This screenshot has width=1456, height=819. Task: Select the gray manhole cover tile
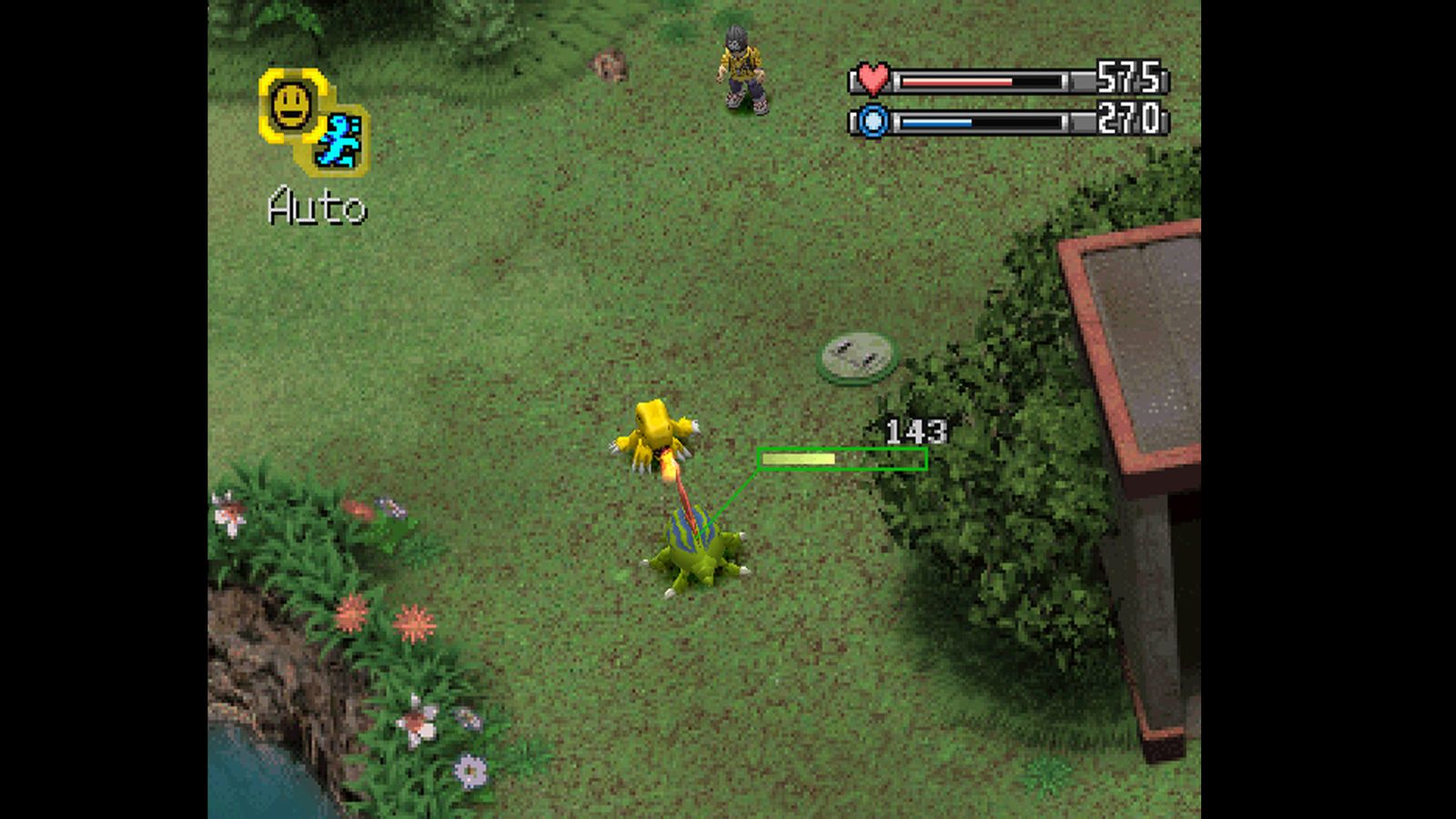[858, 357]
